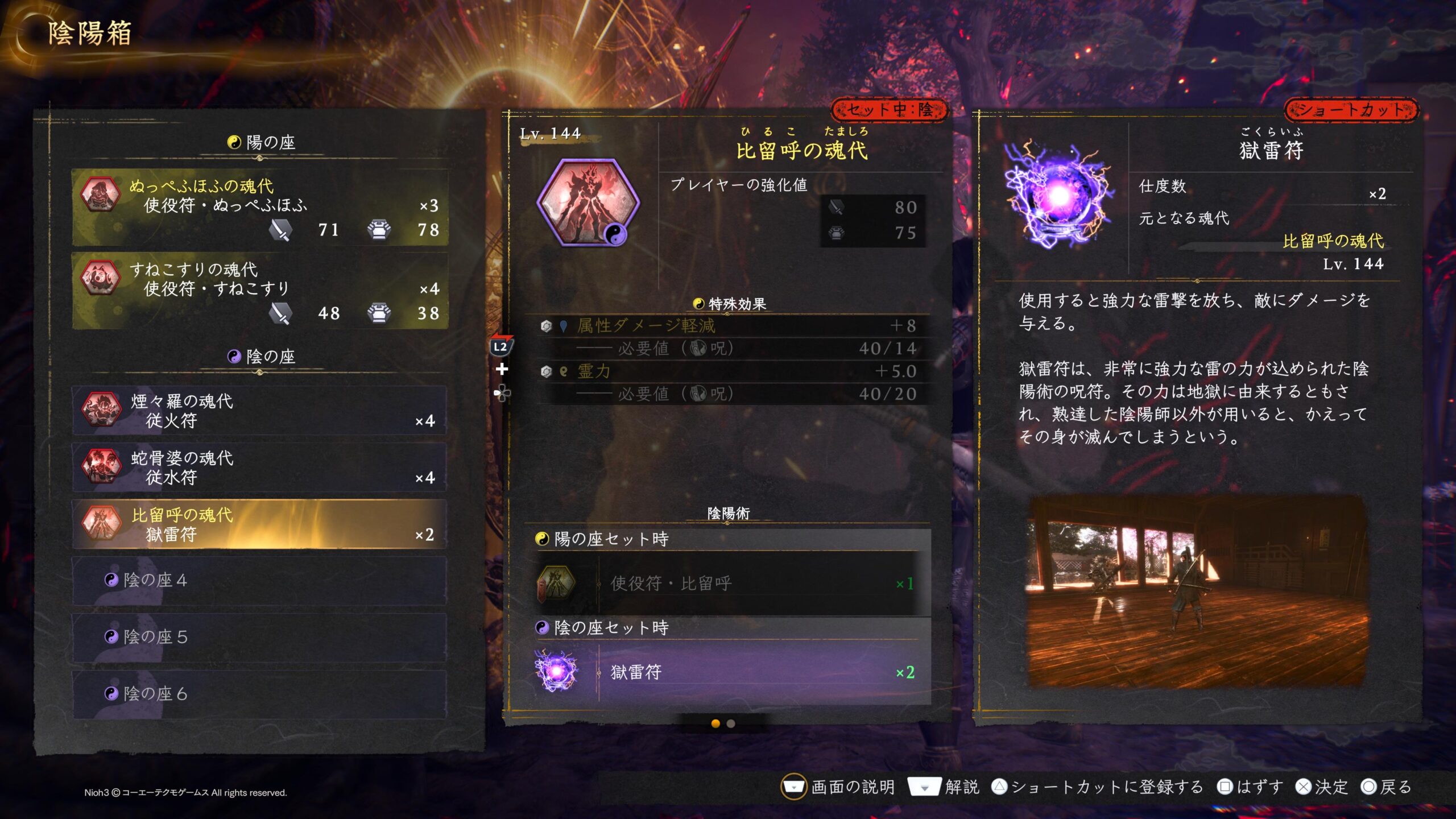Image resolution: width=1456 pixels, height=819 pixels.
Task: View the 獄雷符 preview video thumbnail
Action: pos(1198,591)
